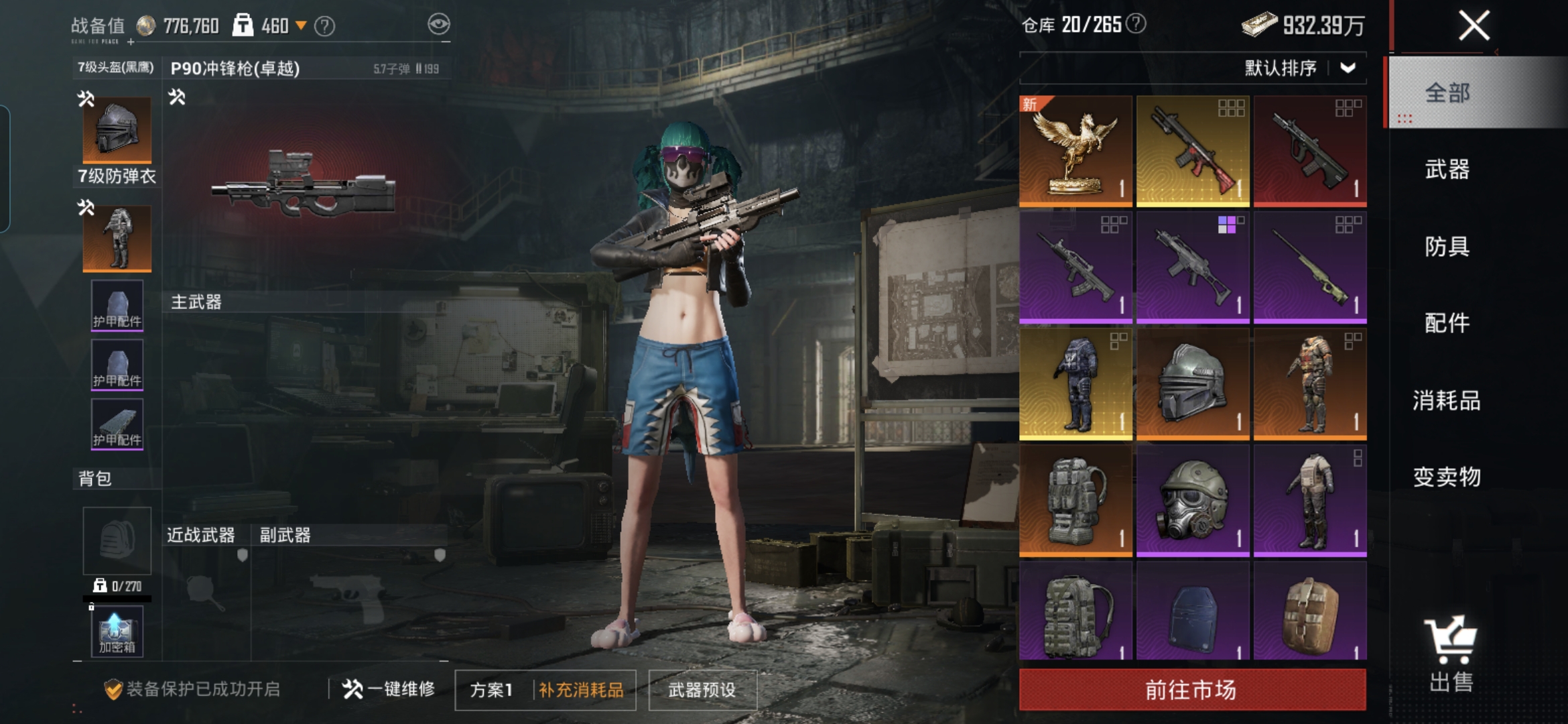Toggle the eye visibility icon
Image resolution: width=1568 pixels, height=724 pixels.
click(x=438, y=25)
